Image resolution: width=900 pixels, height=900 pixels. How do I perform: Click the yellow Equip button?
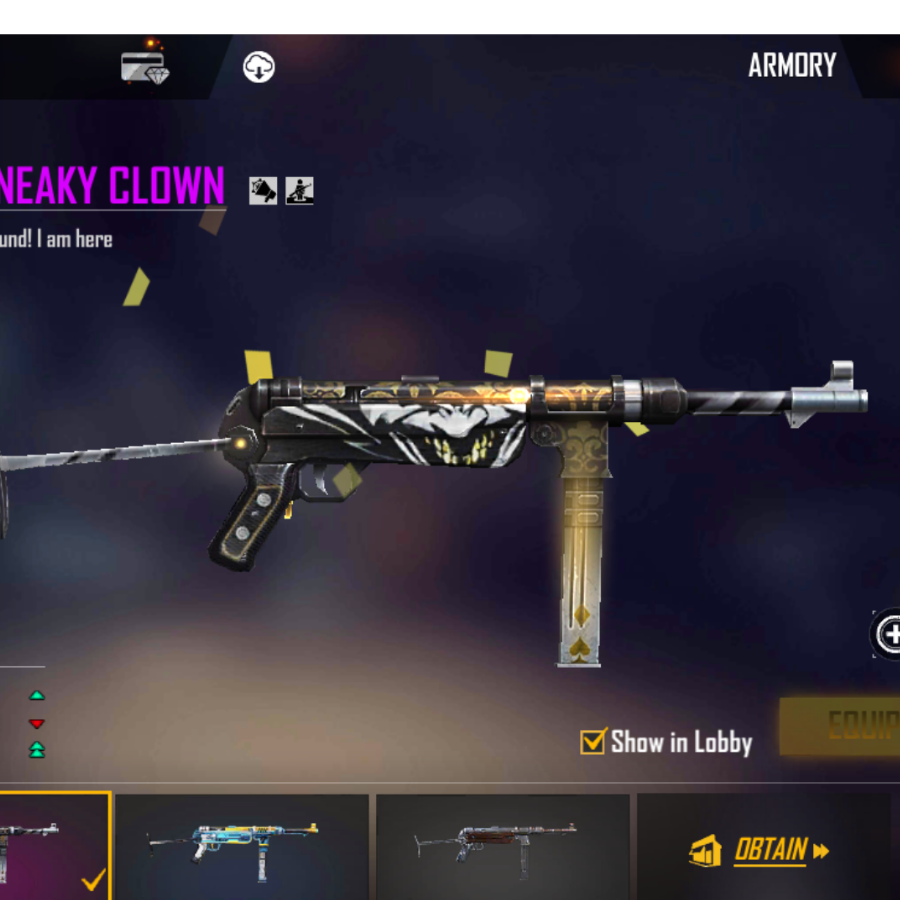tap(843, 727)
